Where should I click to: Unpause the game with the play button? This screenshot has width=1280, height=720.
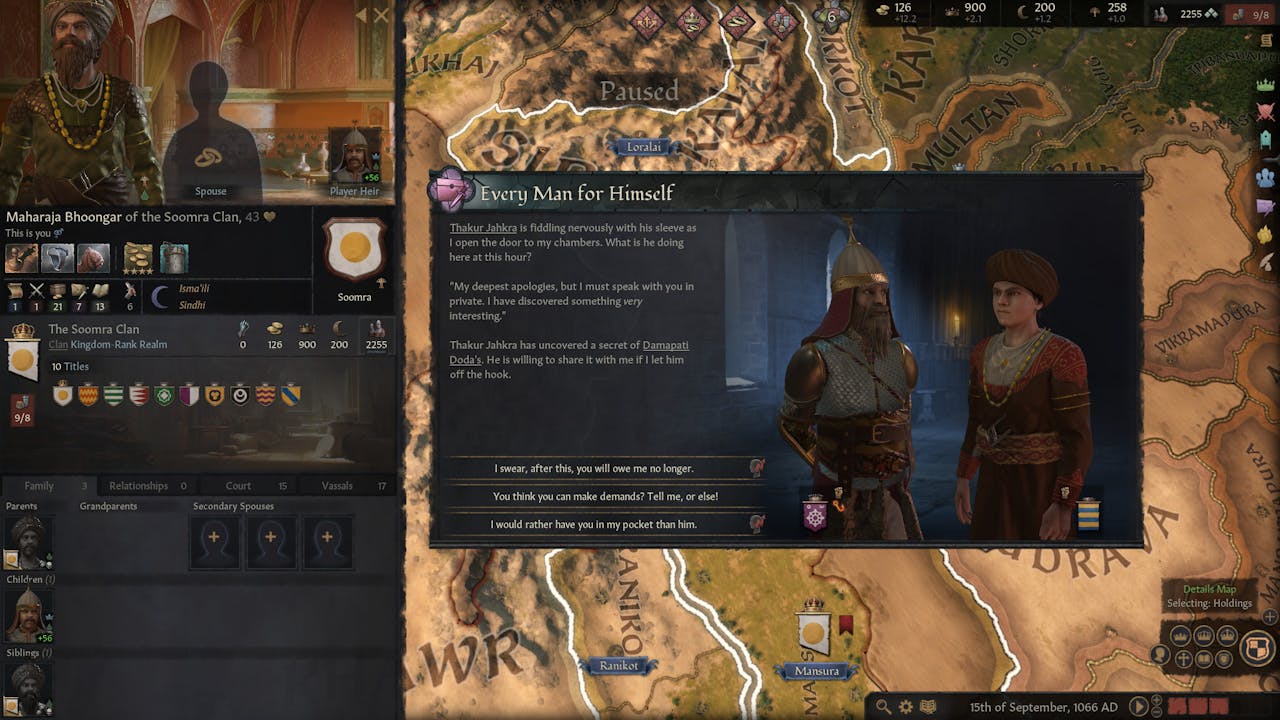coord(1139,706)
